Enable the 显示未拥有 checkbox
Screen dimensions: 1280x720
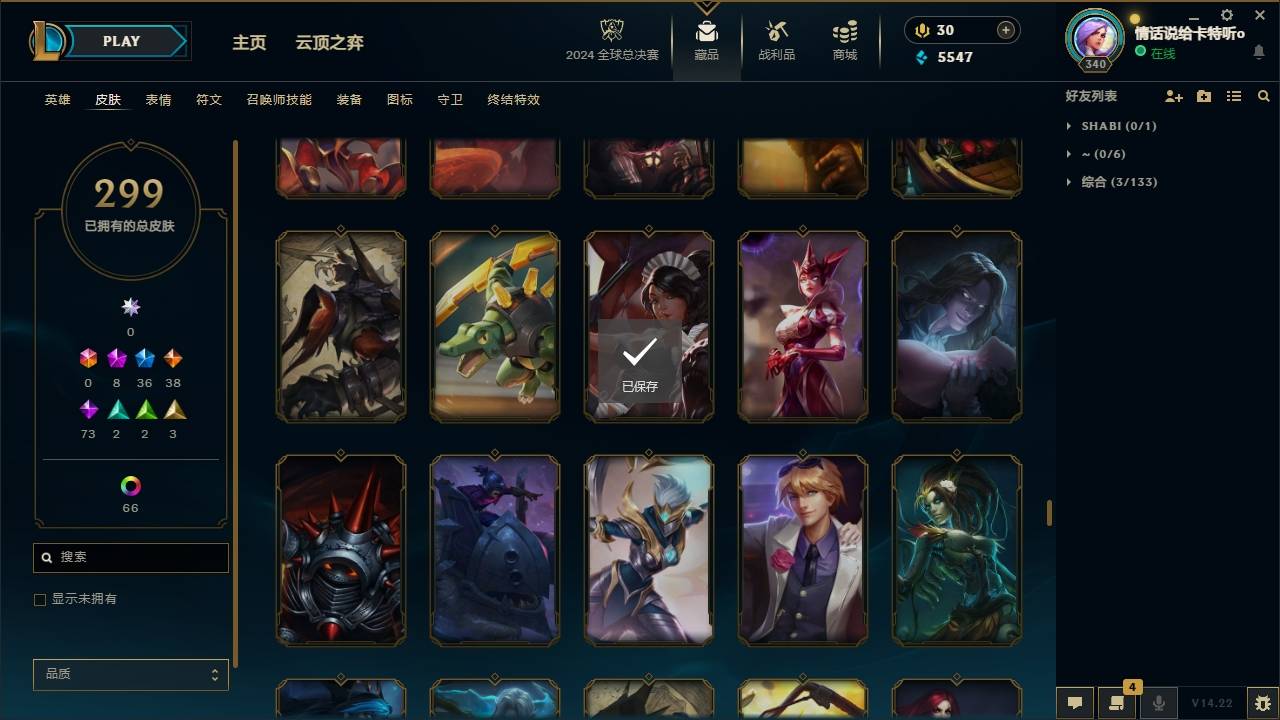[40, 599]
